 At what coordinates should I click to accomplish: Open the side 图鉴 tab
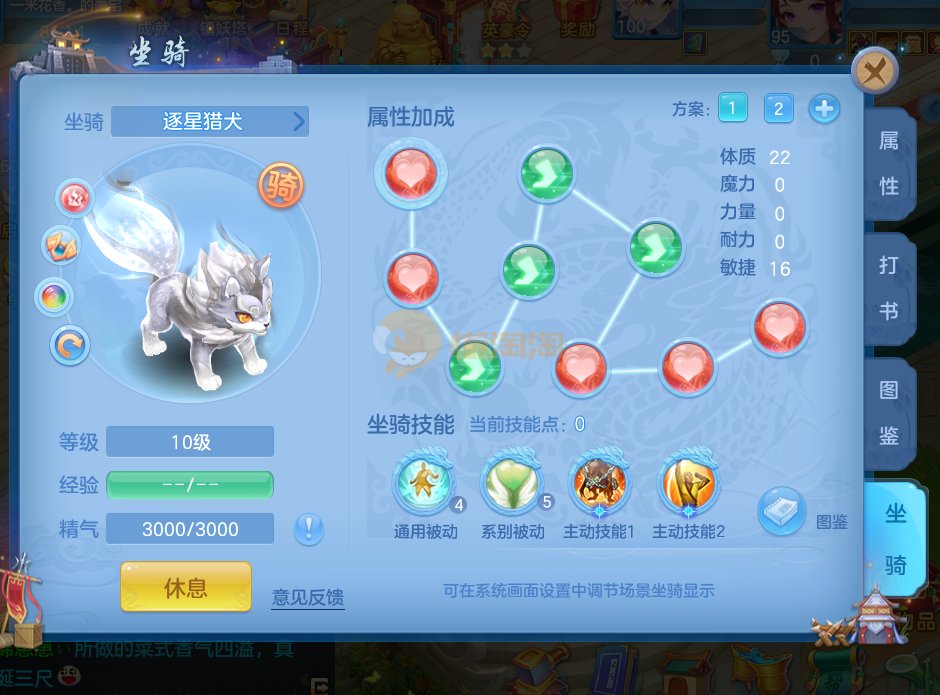coord(888,412)
